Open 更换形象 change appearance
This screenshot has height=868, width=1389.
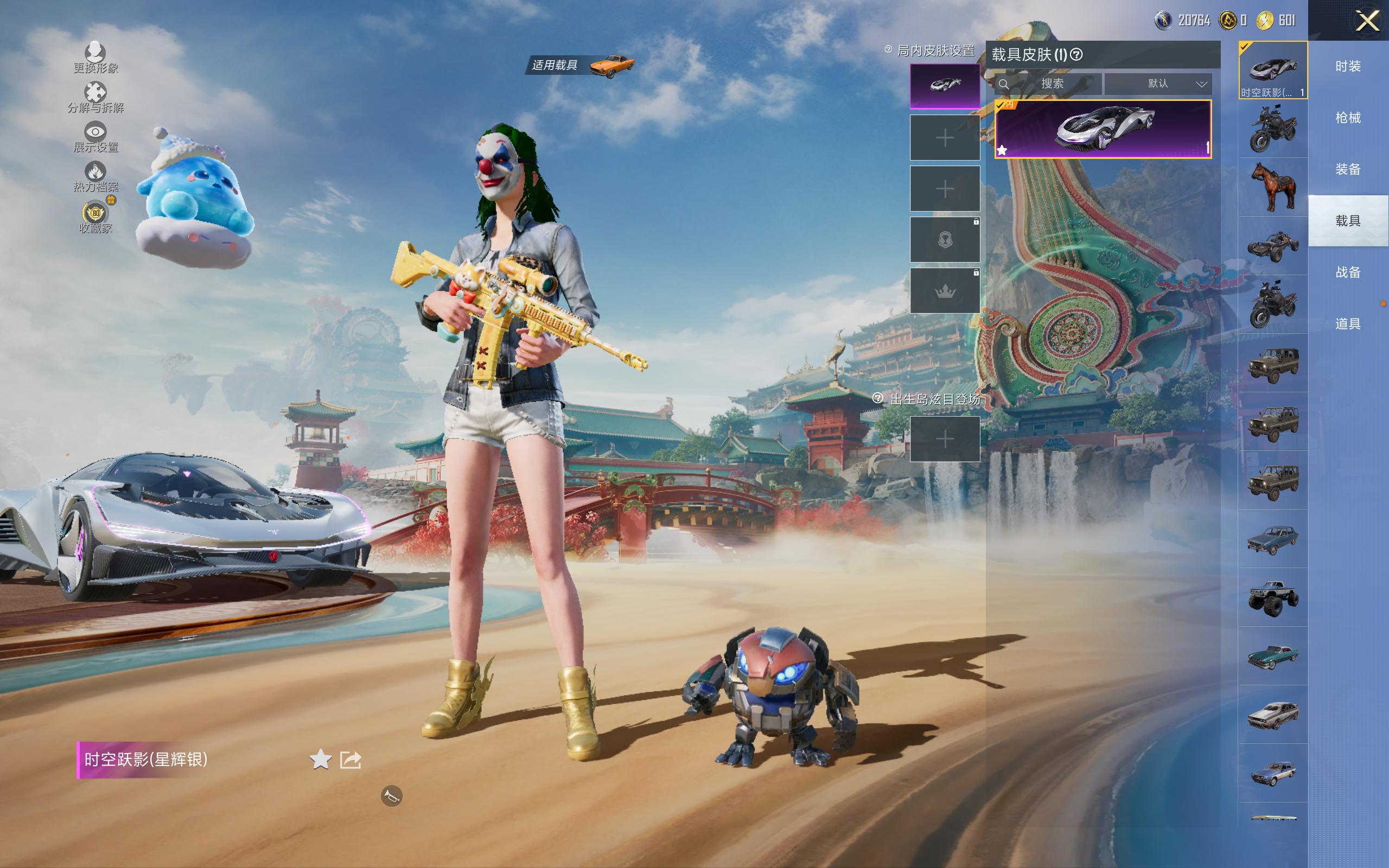pyautogui.click(x=95, y=58)
